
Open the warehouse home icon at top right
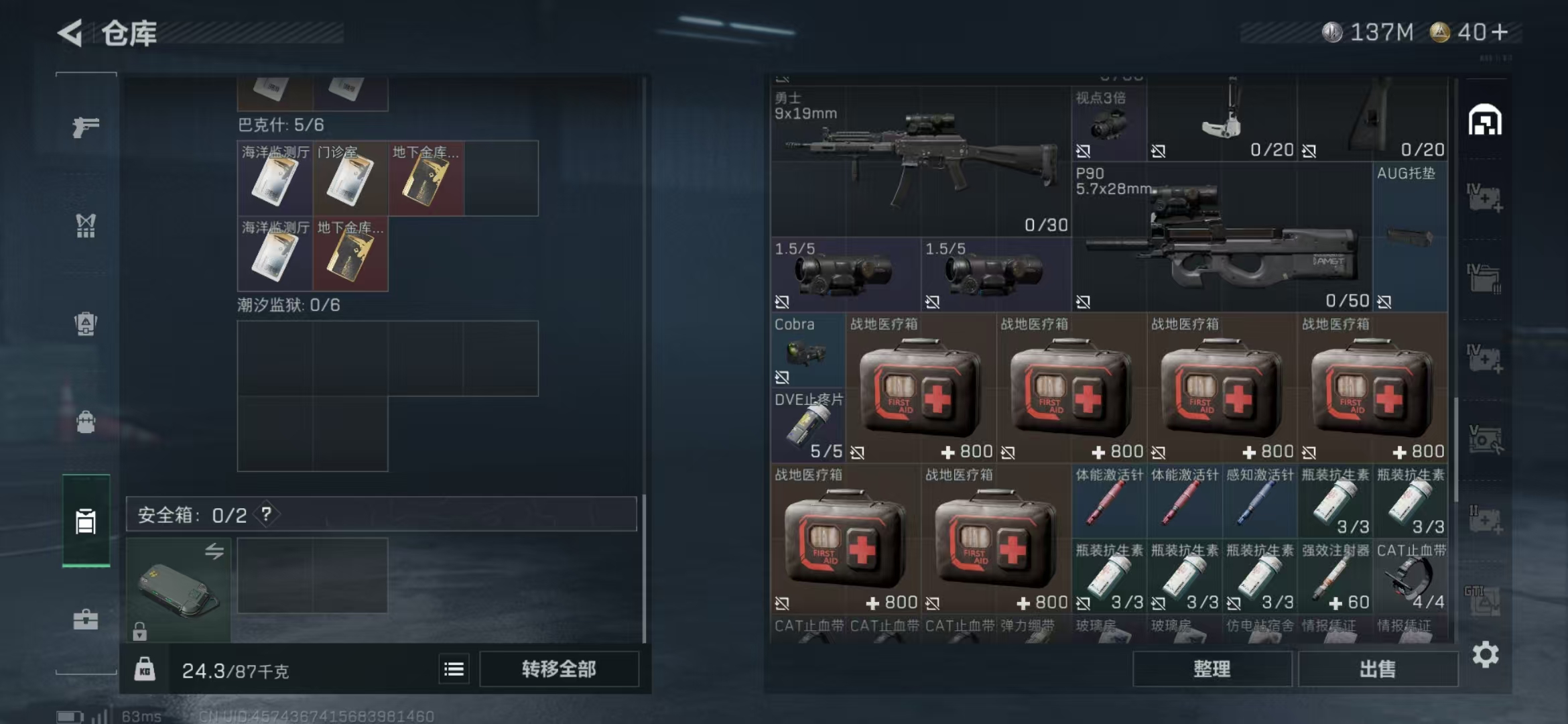point(1485,121)
